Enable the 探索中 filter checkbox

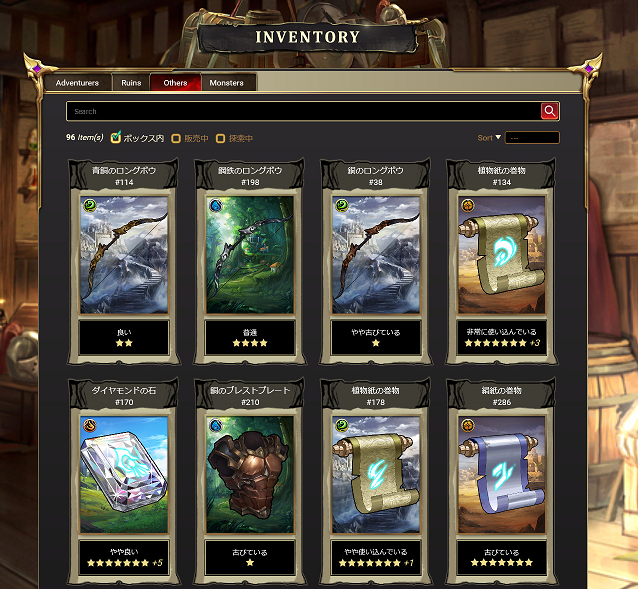click(x=221, y=138)
